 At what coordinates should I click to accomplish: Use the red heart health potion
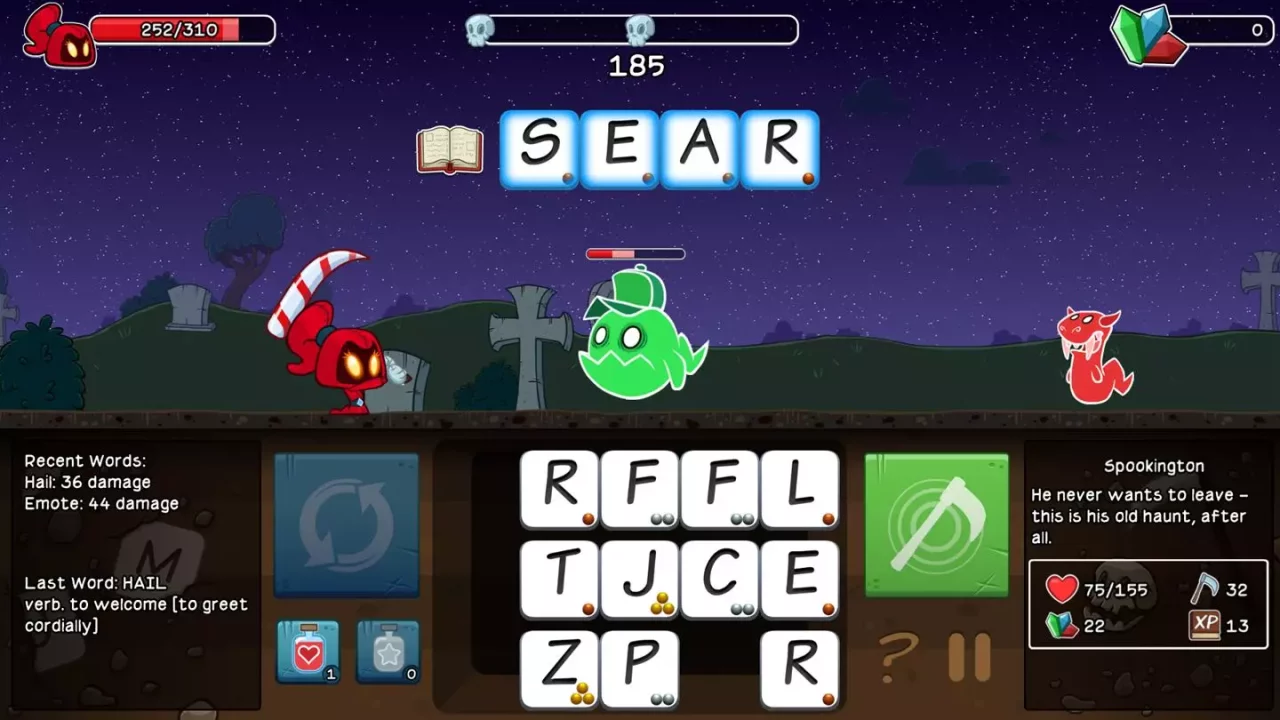[308, 650]
